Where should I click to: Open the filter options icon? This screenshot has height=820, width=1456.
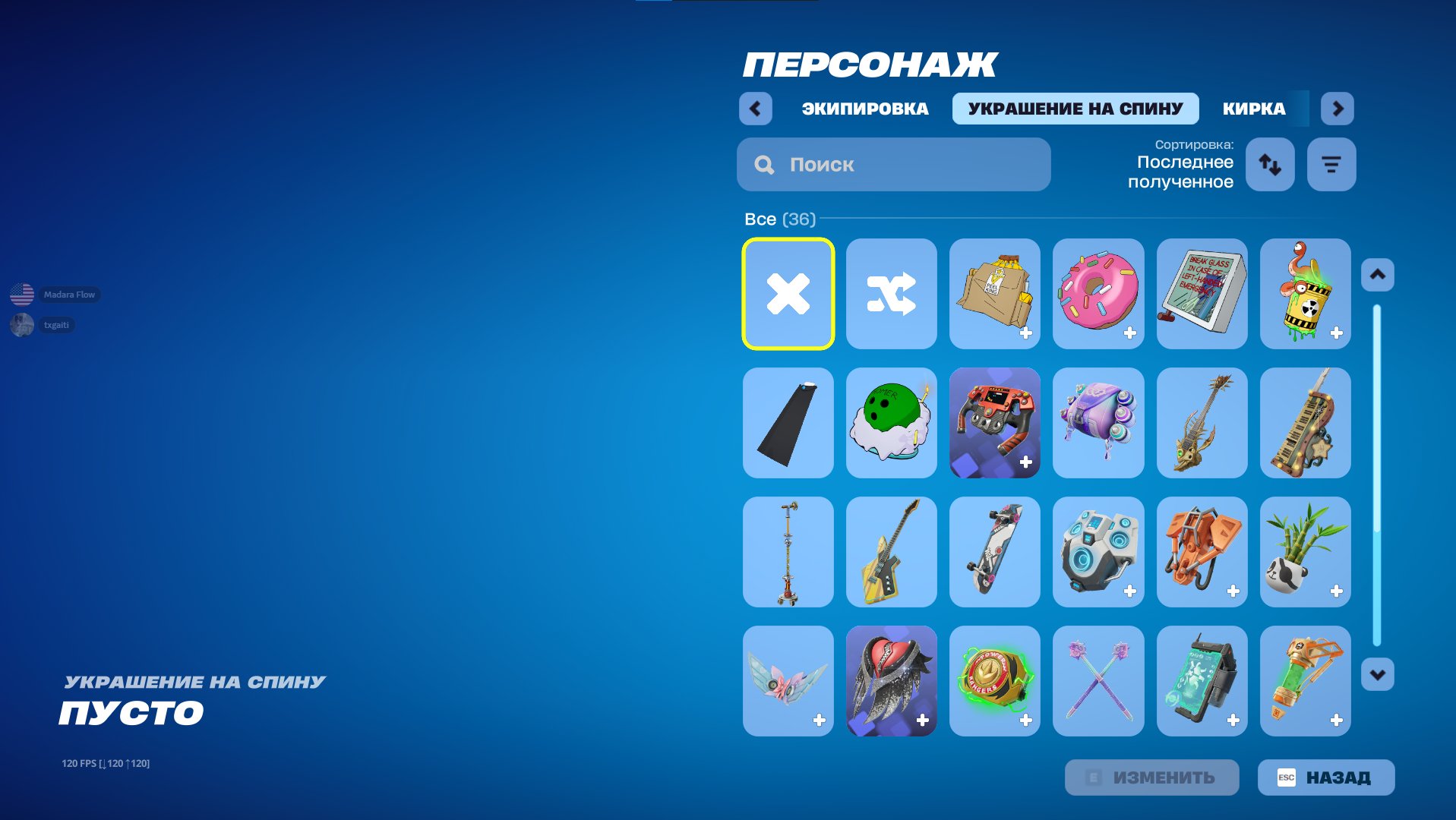tap(1331, 164)
